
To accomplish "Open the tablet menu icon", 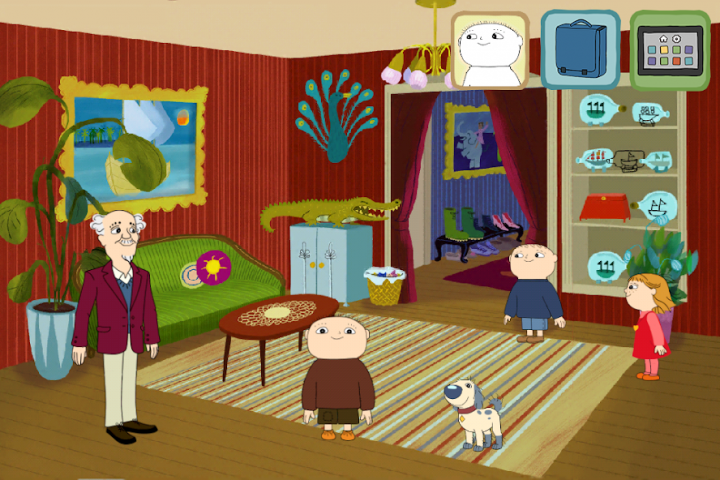I will (669, 49).
